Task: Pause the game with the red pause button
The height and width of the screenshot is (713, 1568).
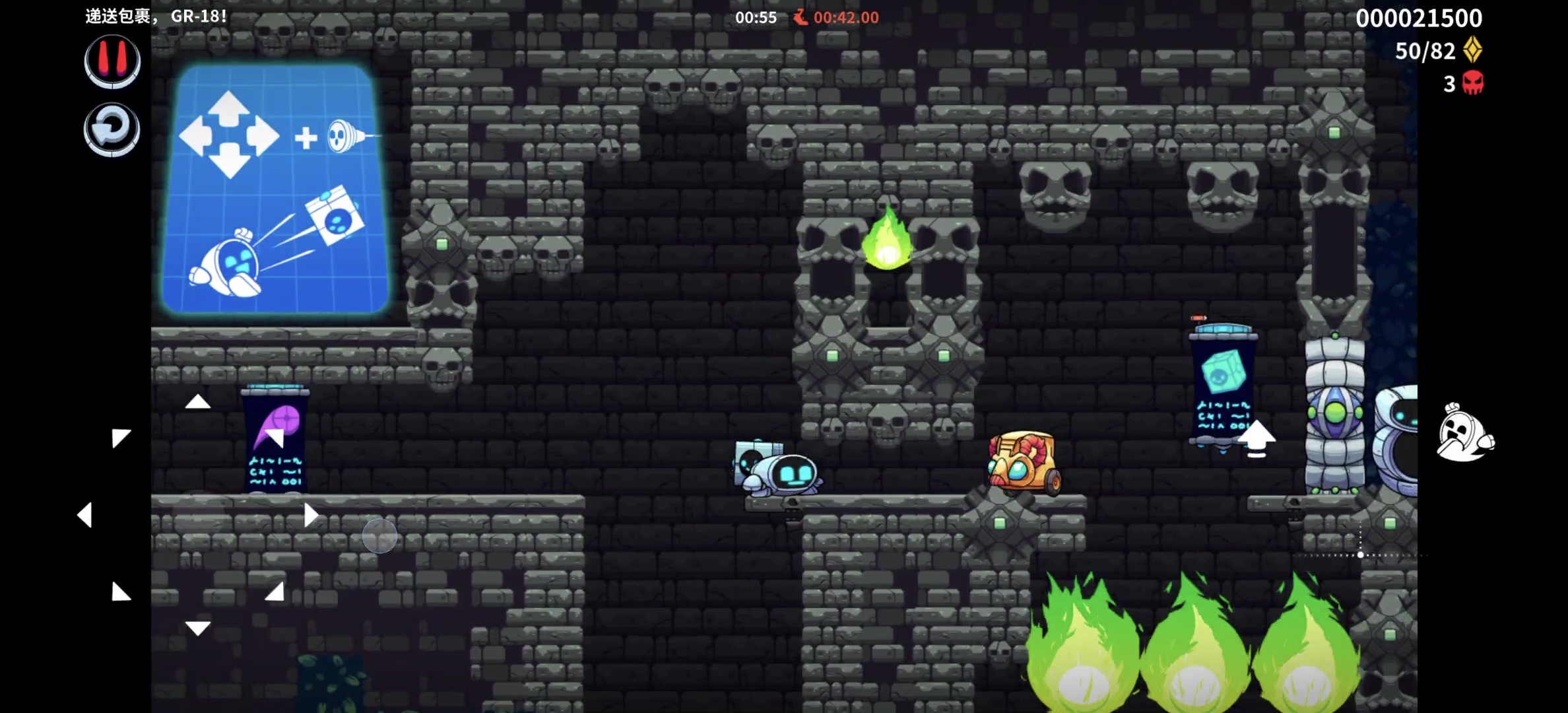Action: [112, 61]
